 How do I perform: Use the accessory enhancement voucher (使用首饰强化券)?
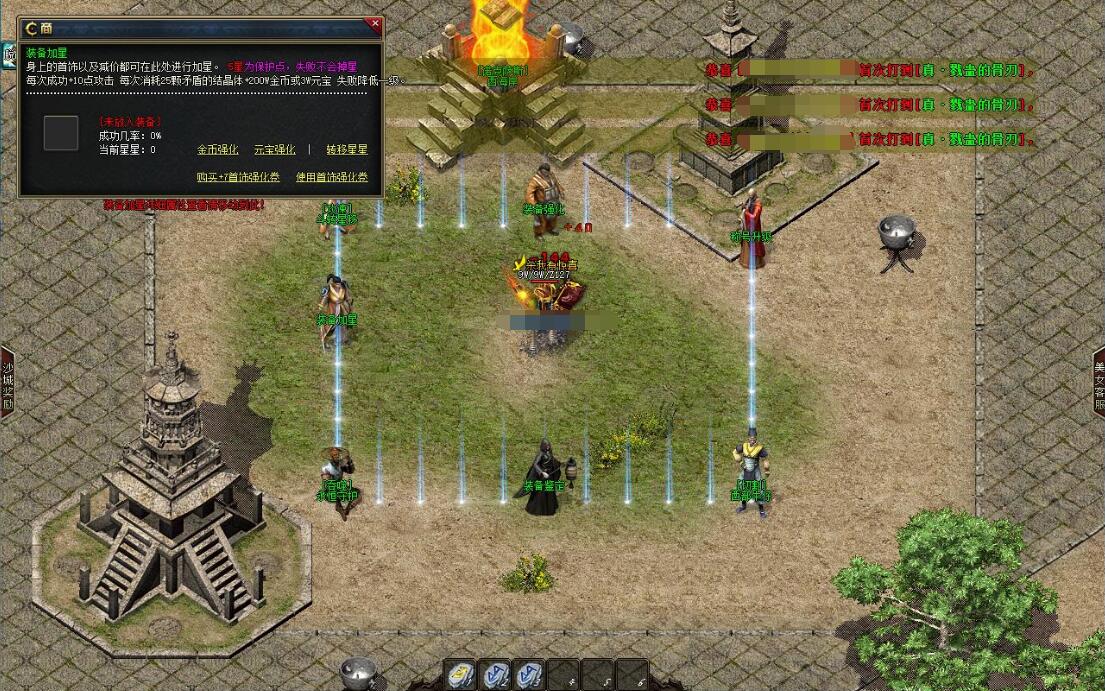[x=332, y=177]
